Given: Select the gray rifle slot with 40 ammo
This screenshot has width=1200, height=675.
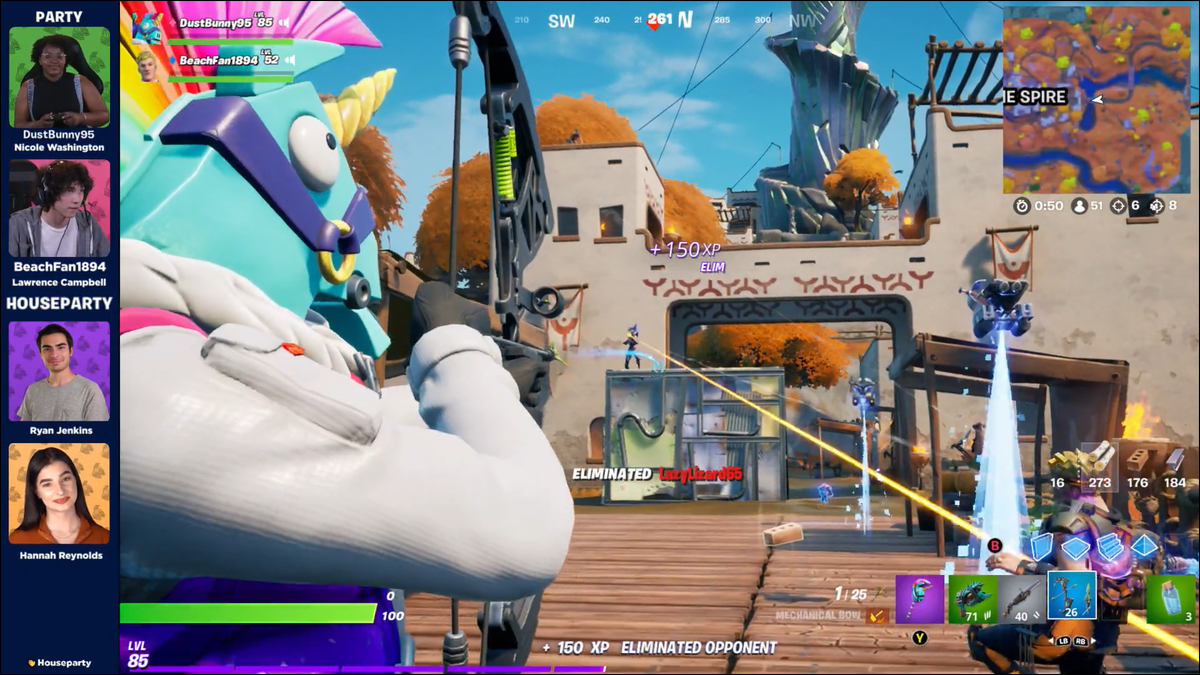Looking at the screenshot, I should 1021,599.
